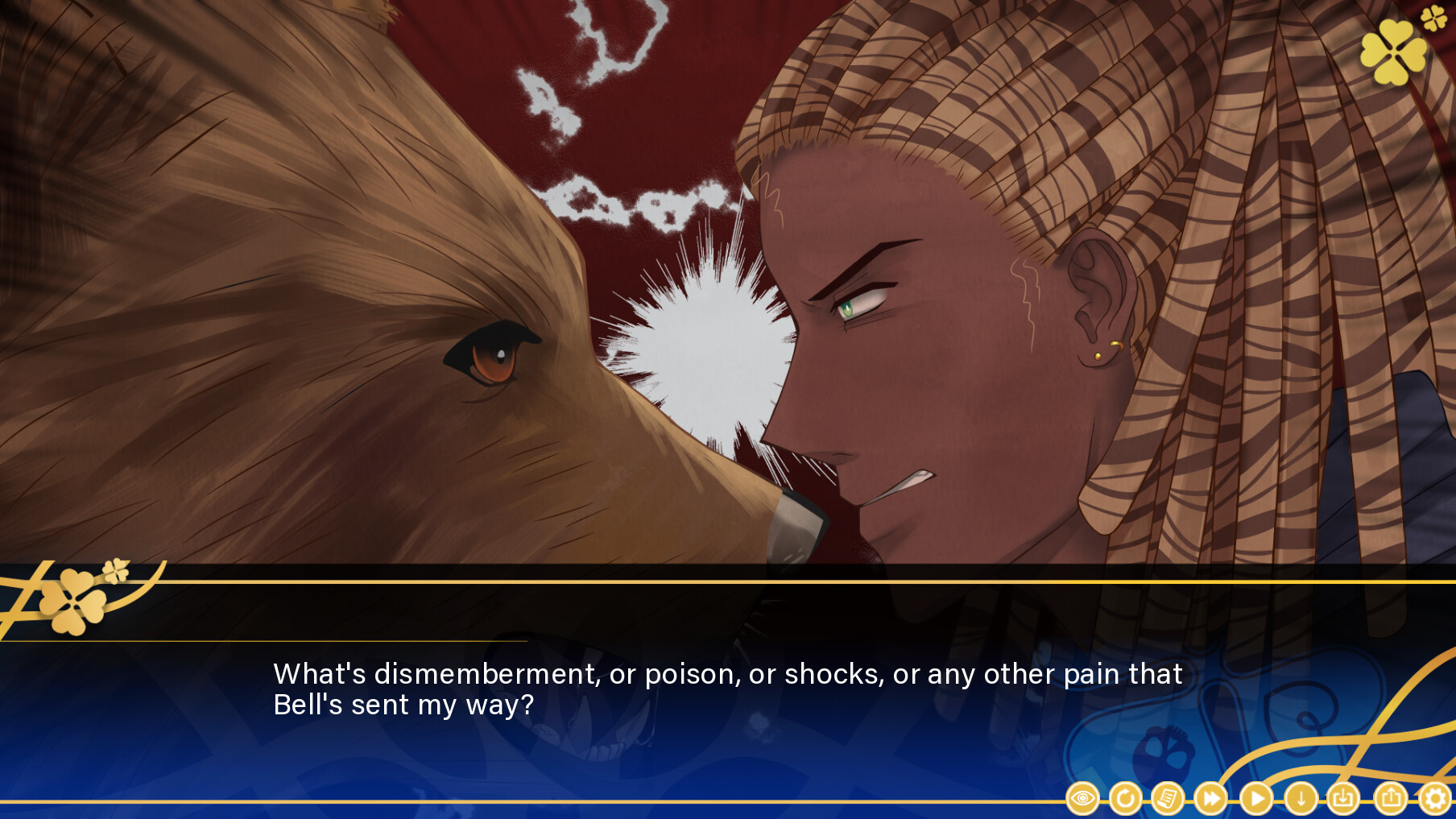1456x819 pixels.
Task: Open preferences through the cog icon
Action: pos(1432,799)
